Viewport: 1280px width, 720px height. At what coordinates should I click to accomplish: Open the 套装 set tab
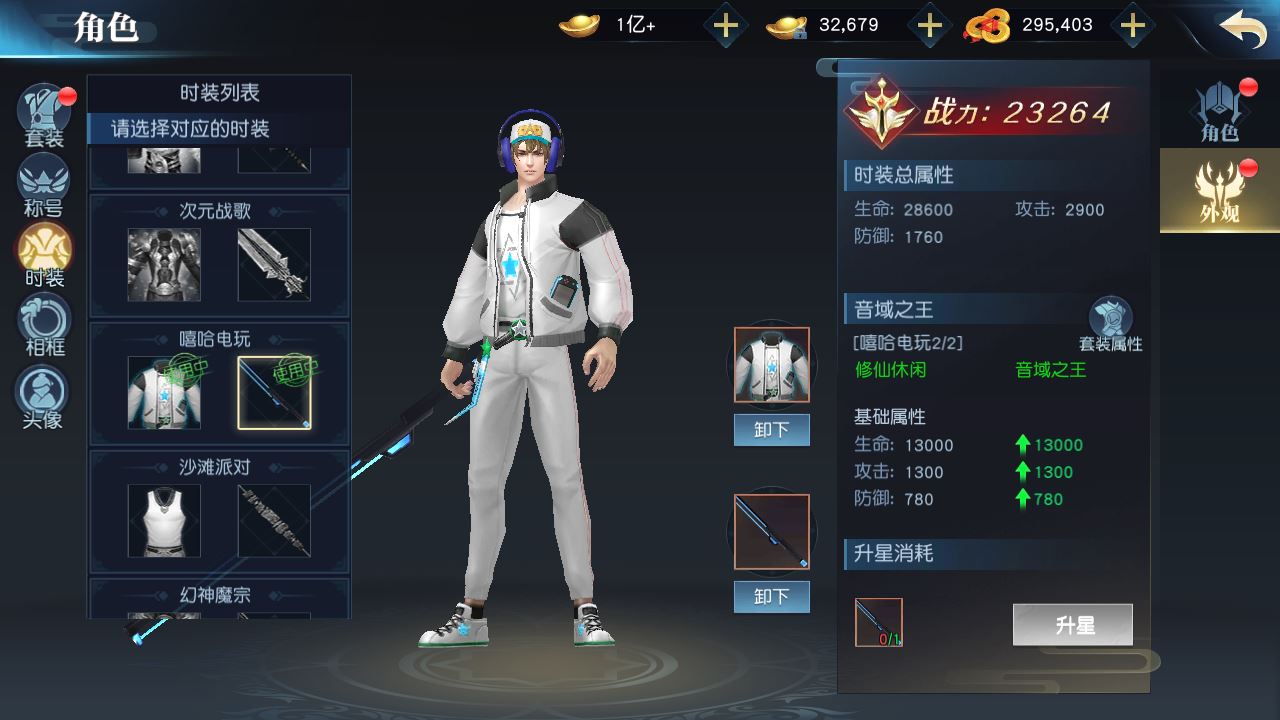pos(44,116)
